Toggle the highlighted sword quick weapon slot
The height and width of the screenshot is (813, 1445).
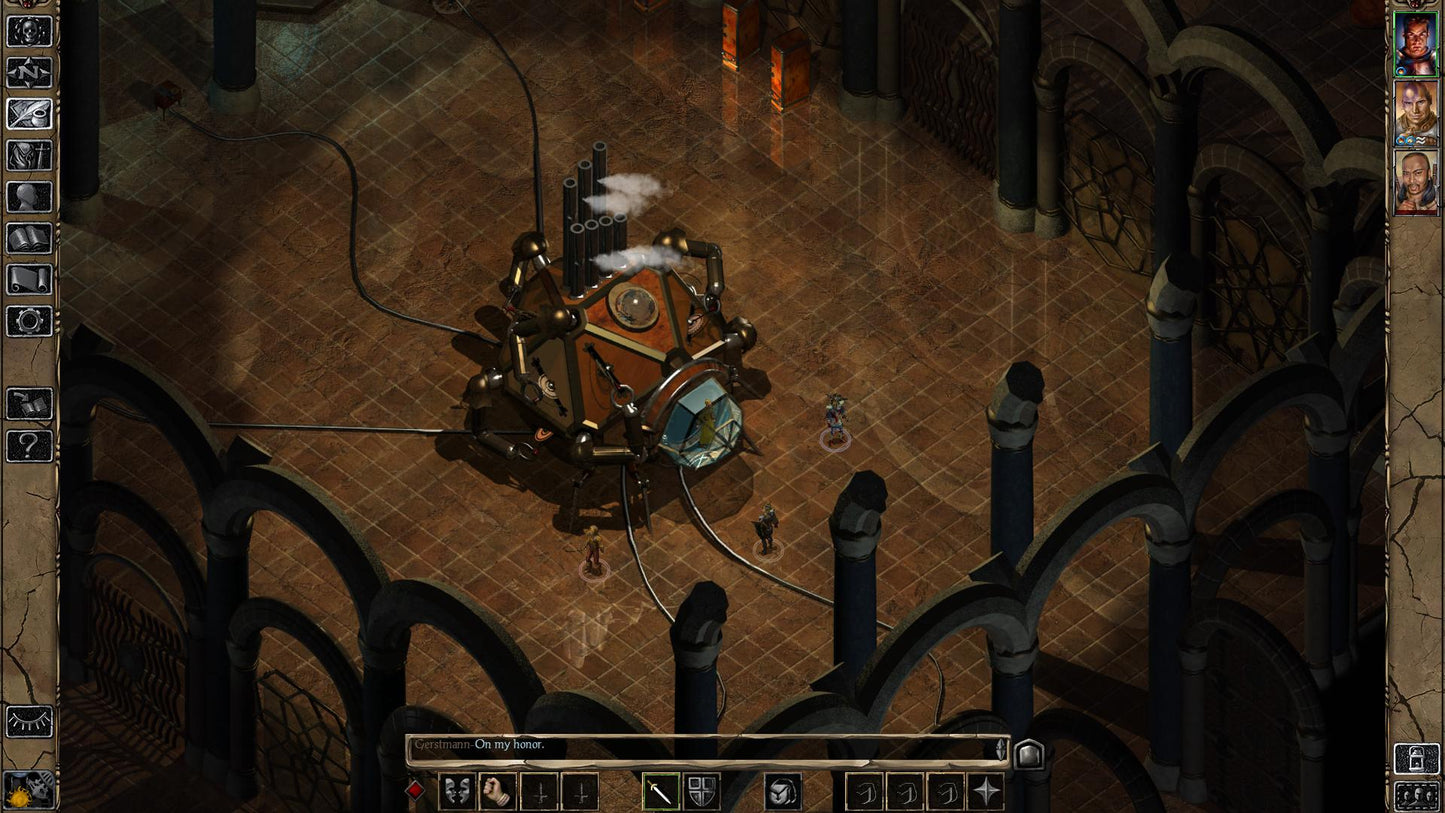point(661,793)
